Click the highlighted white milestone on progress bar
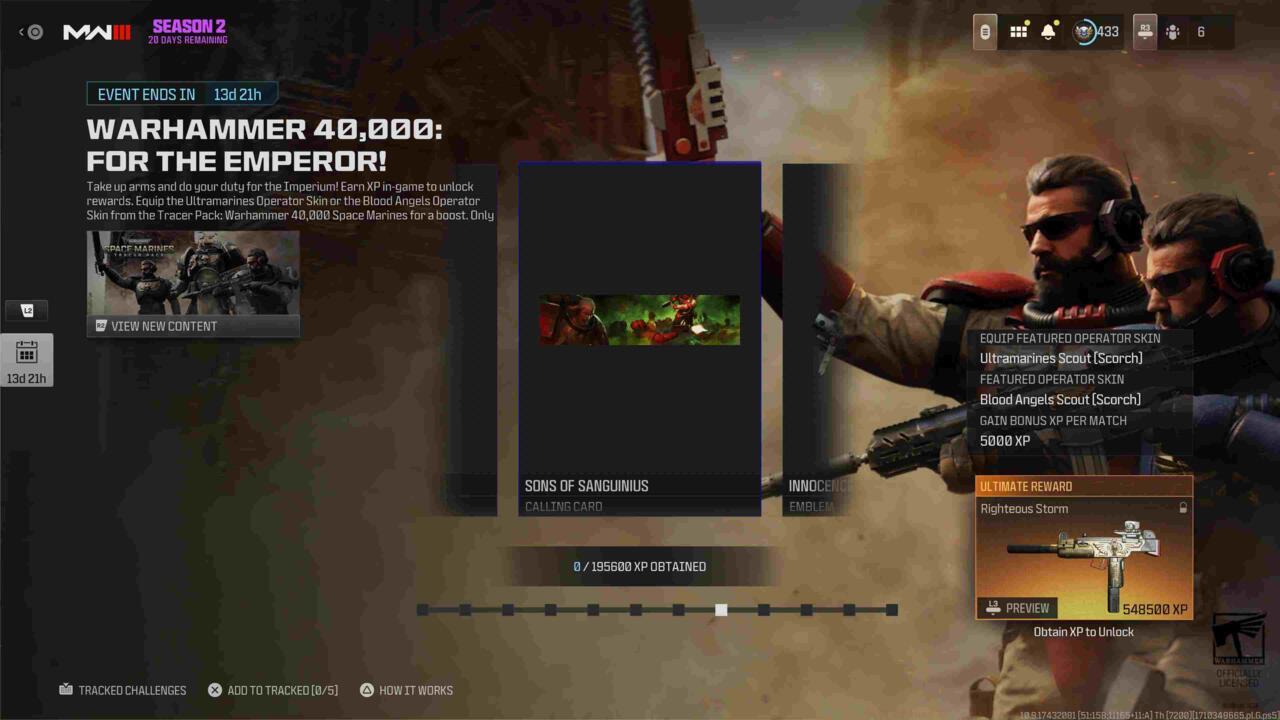The image size is (1280, 720). (722, 609)
